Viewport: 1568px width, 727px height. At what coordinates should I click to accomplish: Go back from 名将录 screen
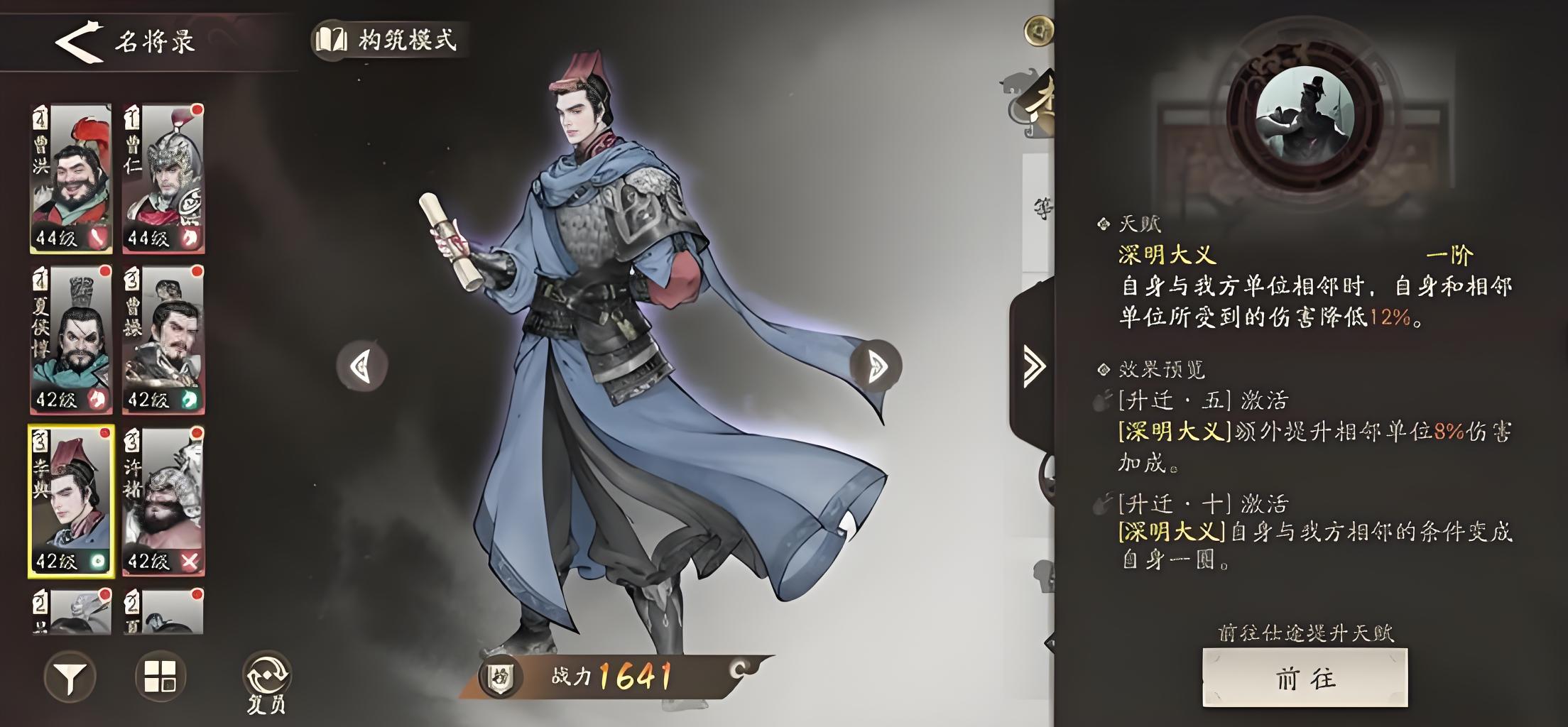point(79,41)
